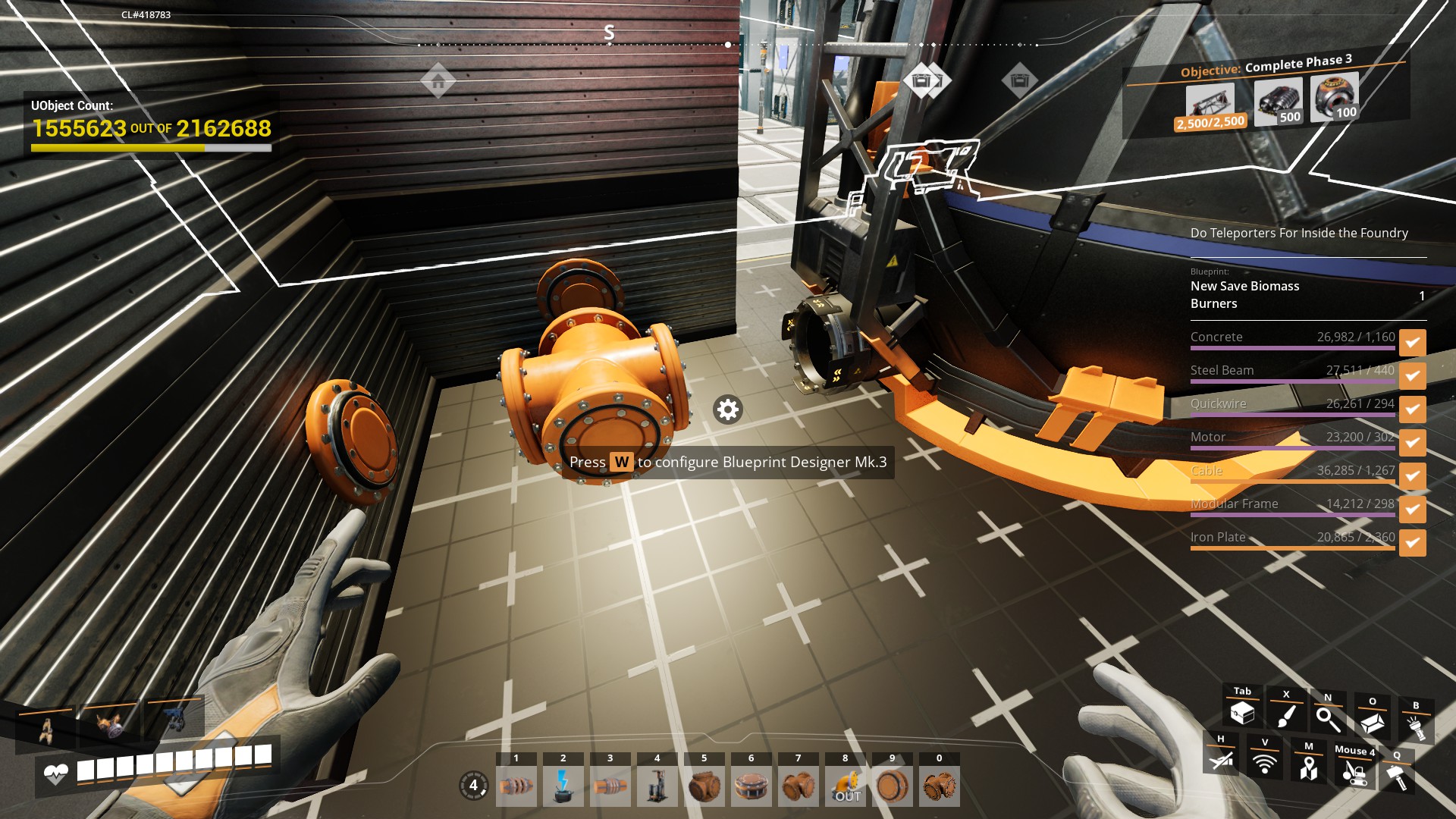This screenshot has width=1456, height=819.
Task: Select the lightning power pole hotbar slot
Action: click(x=563, y=786)
